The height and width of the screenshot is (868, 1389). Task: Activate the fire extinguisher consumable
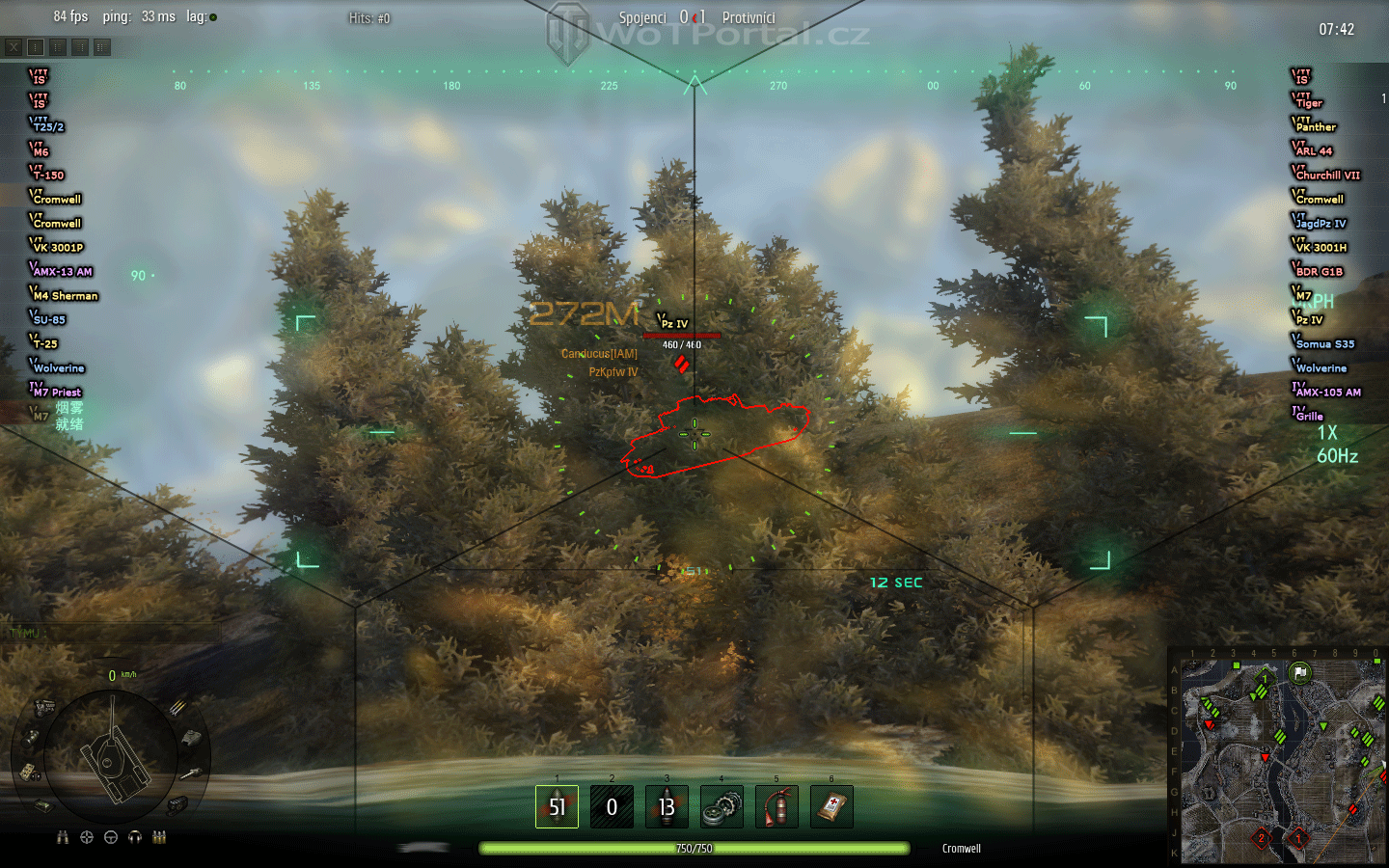(776, 806)
